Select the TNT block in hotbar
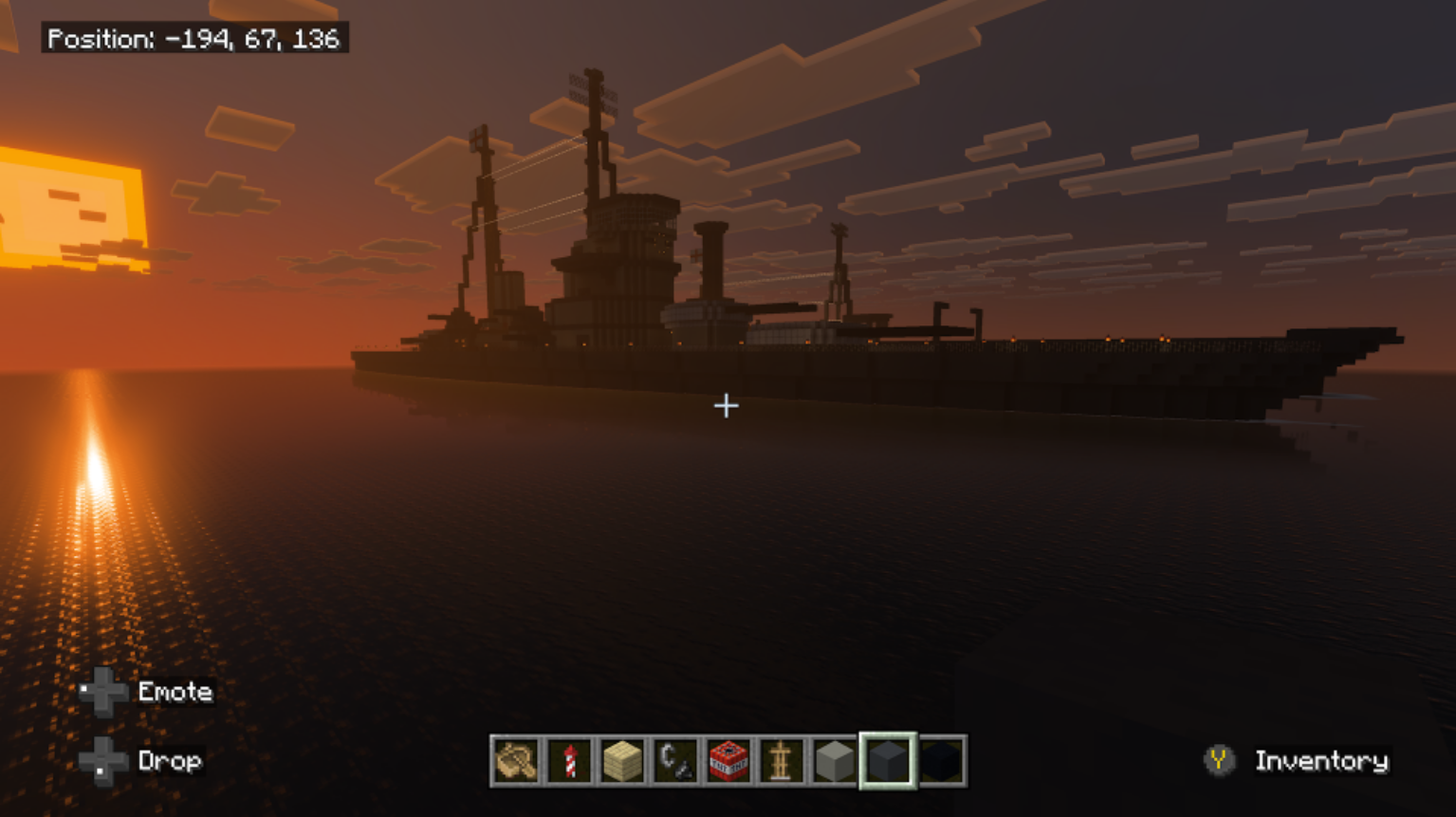This screenshot has height=817, width=1456. pos(728,761)
